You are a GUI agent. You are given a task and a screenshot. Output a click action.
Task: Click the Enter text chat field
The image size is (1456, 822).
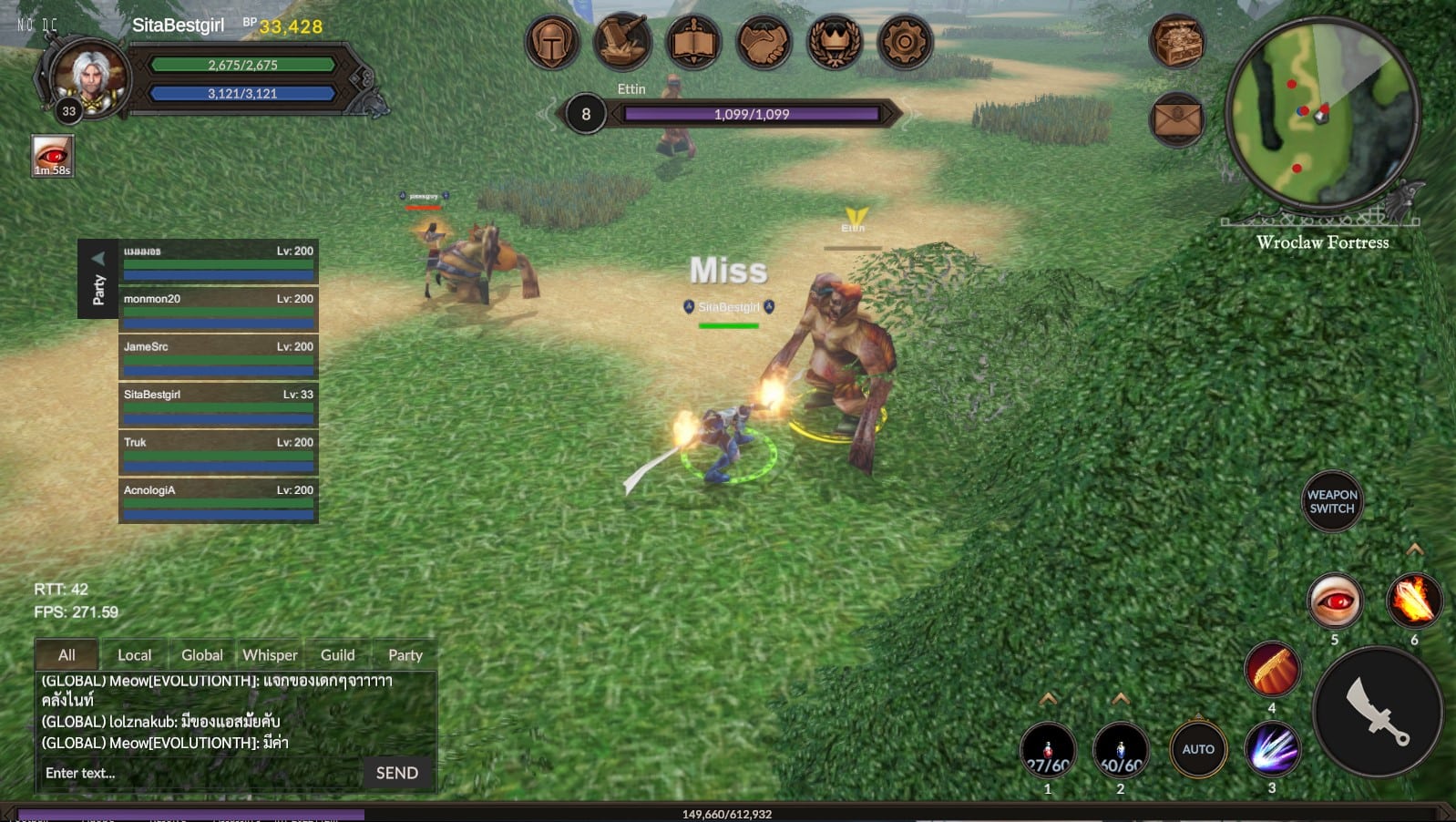[200, 773]
